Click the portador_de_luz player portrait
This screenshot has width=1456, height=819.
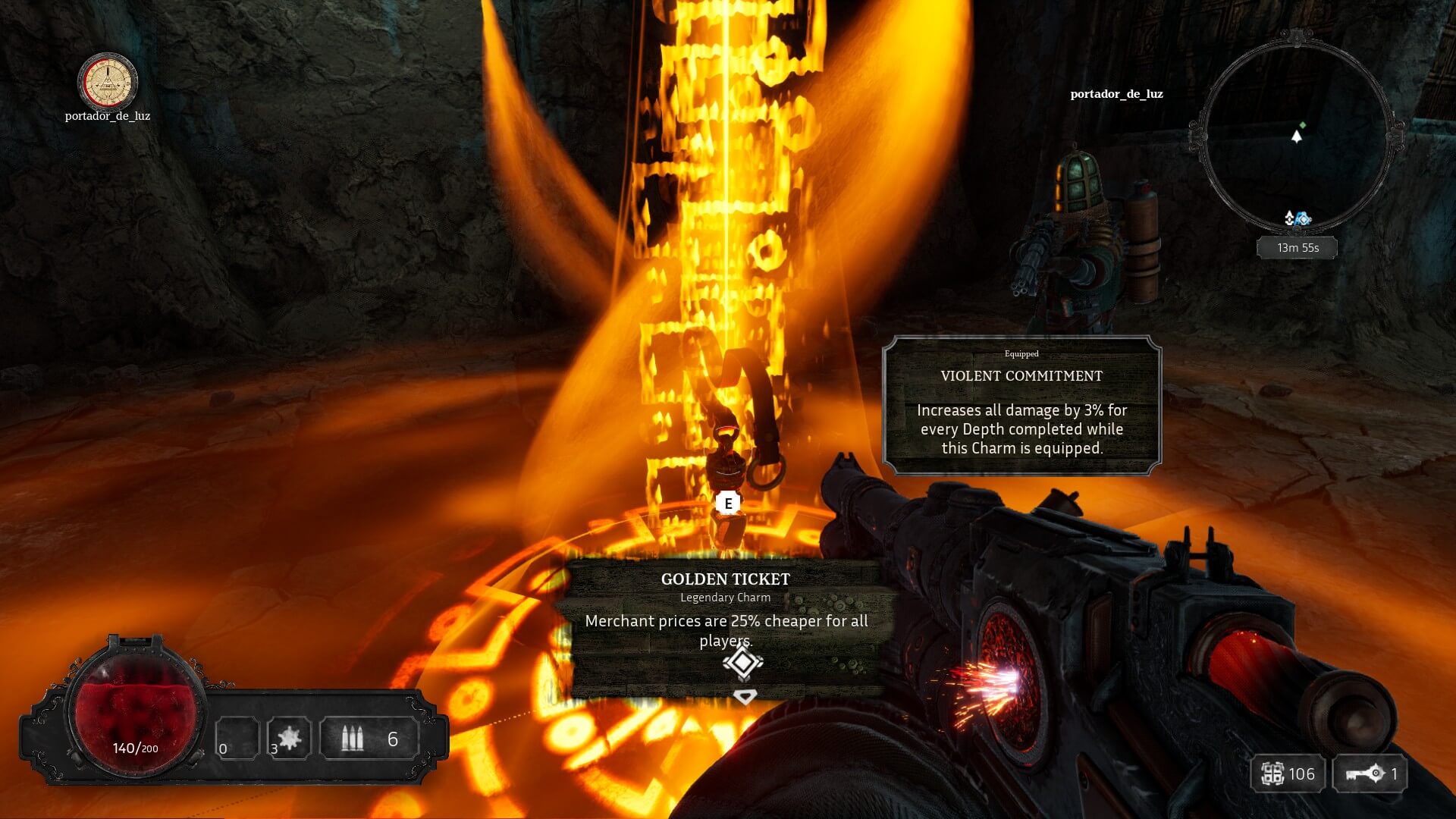[x=108, y=81]
